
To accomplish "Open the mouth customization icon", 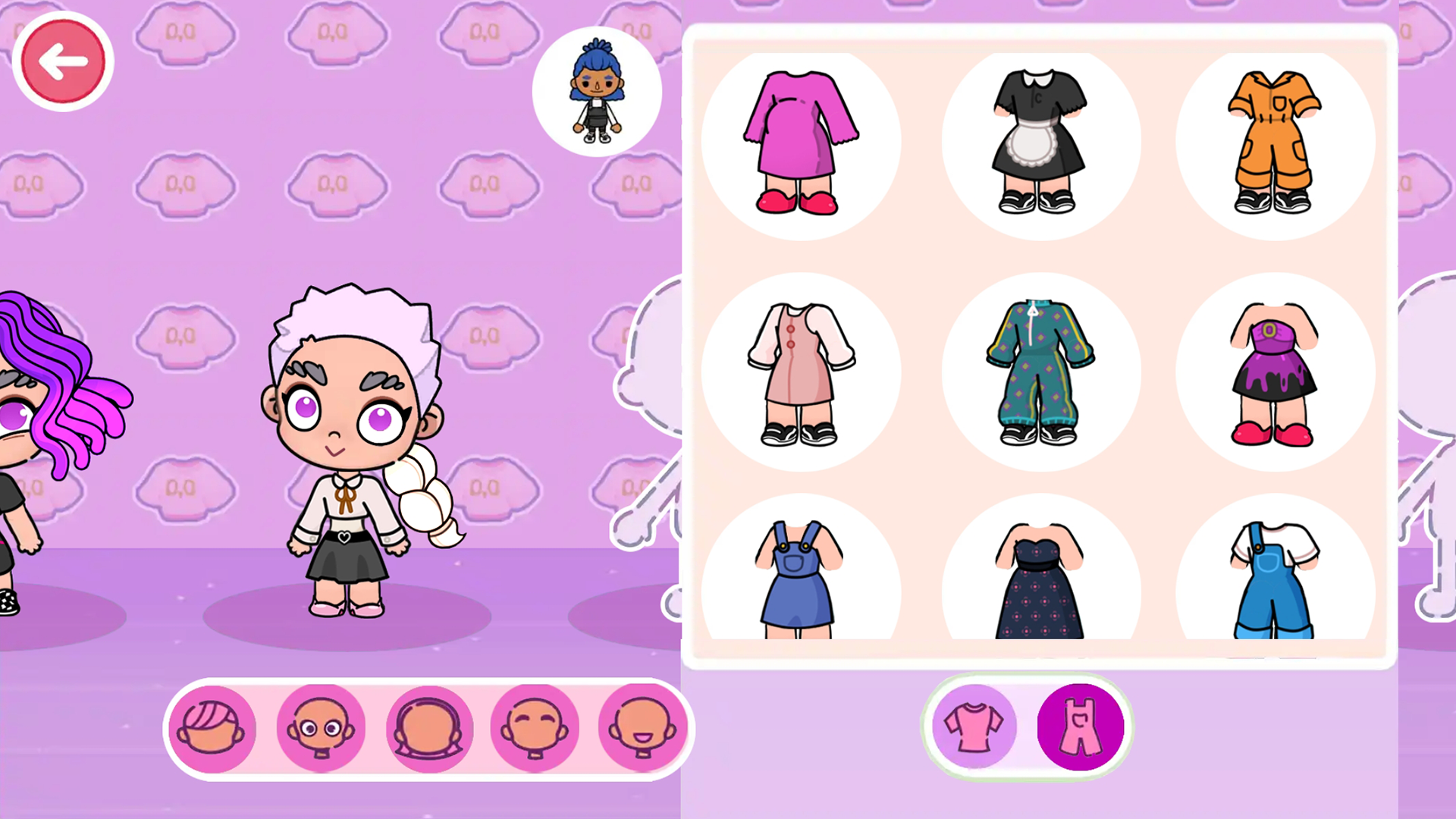I will coord(643,726).
